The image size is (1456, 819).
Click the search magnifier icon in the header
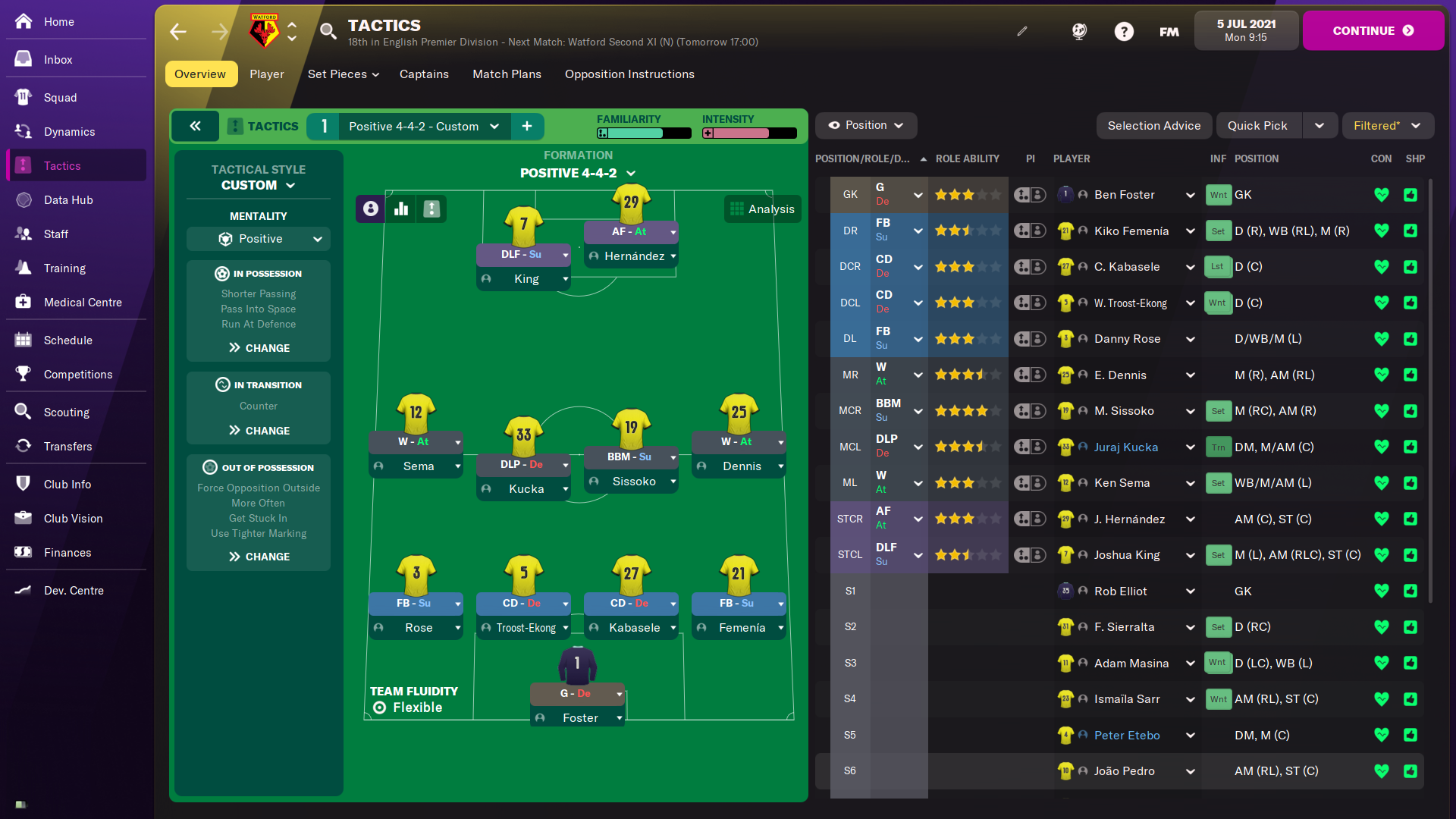click(x=328, y=32)
